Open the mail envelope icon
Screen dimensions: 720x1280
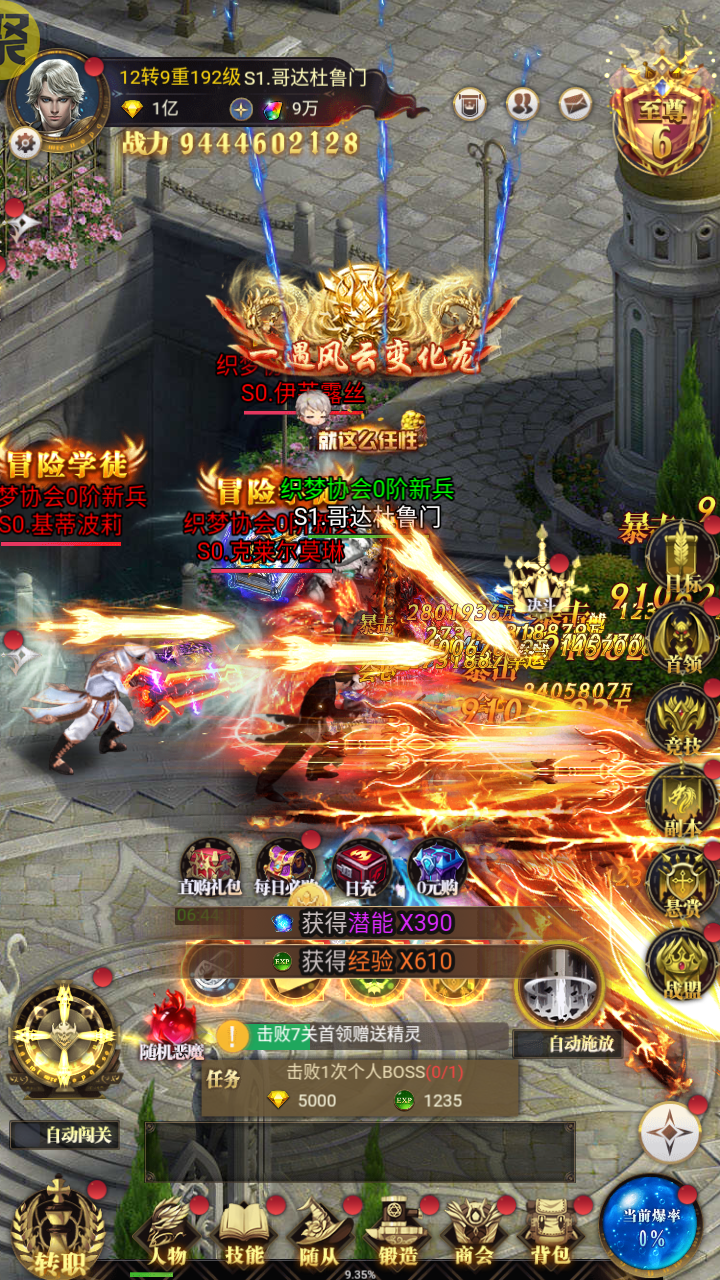coord(575,104)
